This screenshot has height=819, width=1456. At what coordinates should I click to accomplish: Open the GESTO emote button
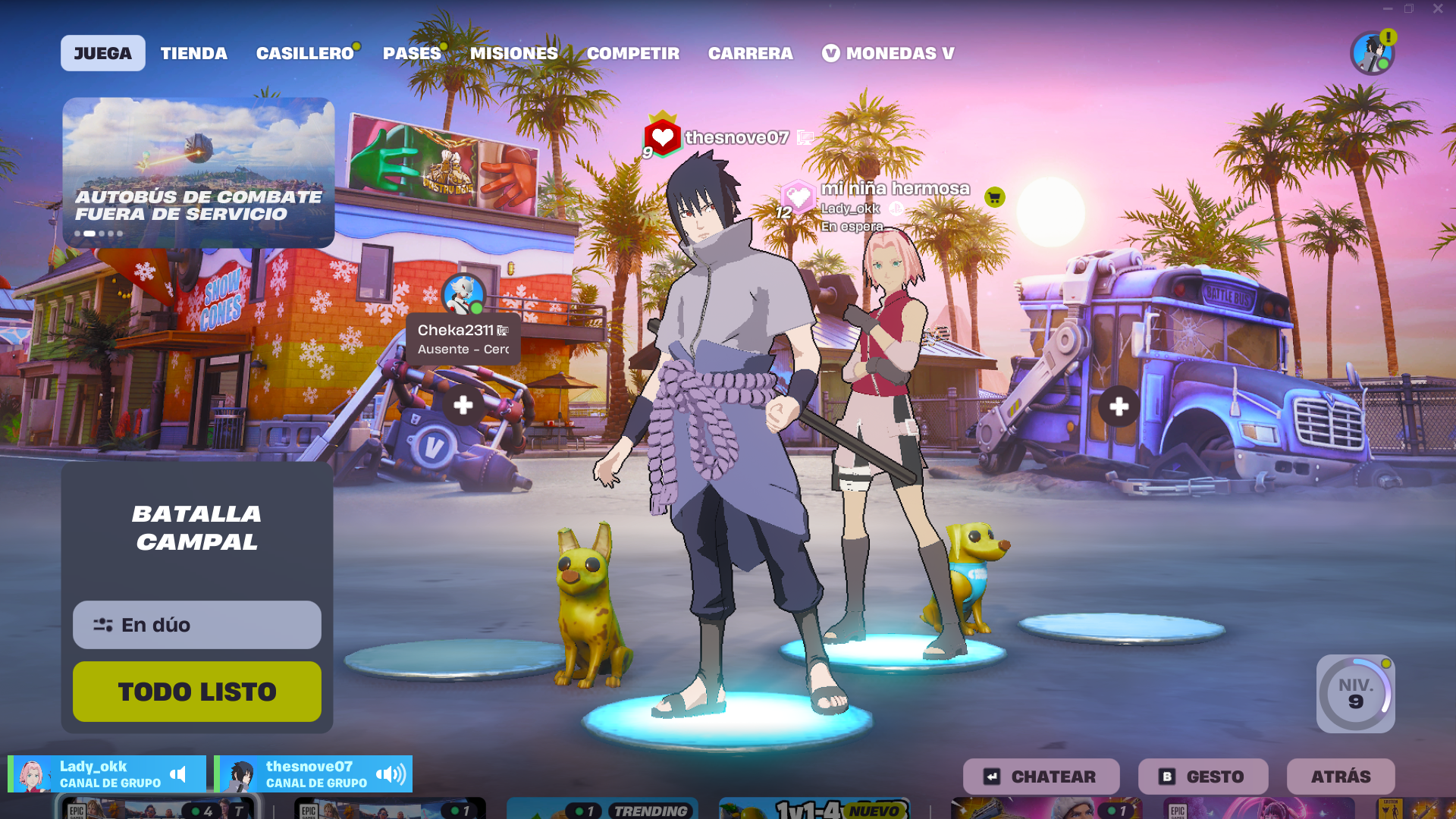1203,777
